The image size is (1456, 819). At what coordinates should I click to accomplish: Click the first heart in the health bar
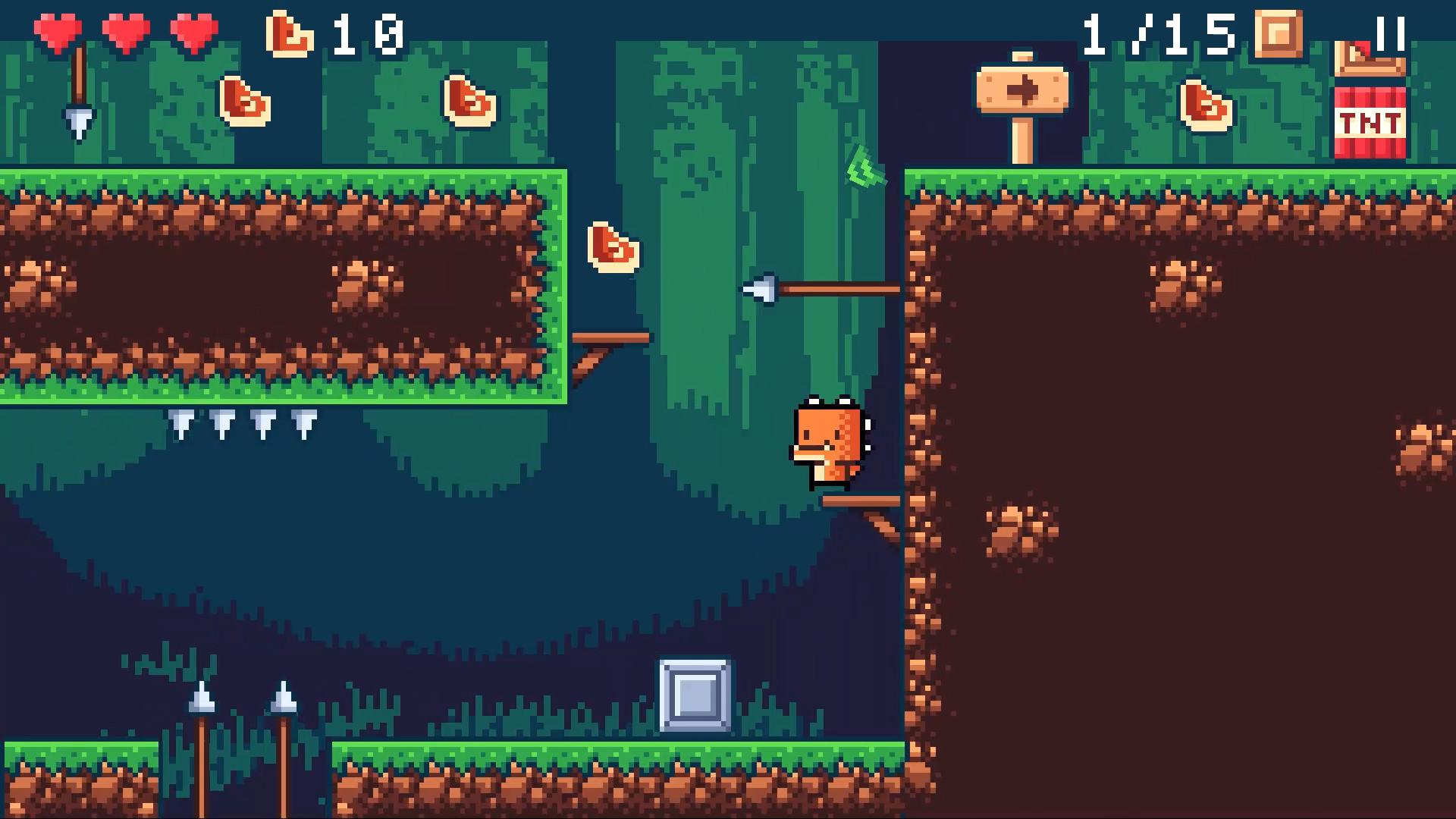(57, 32)
